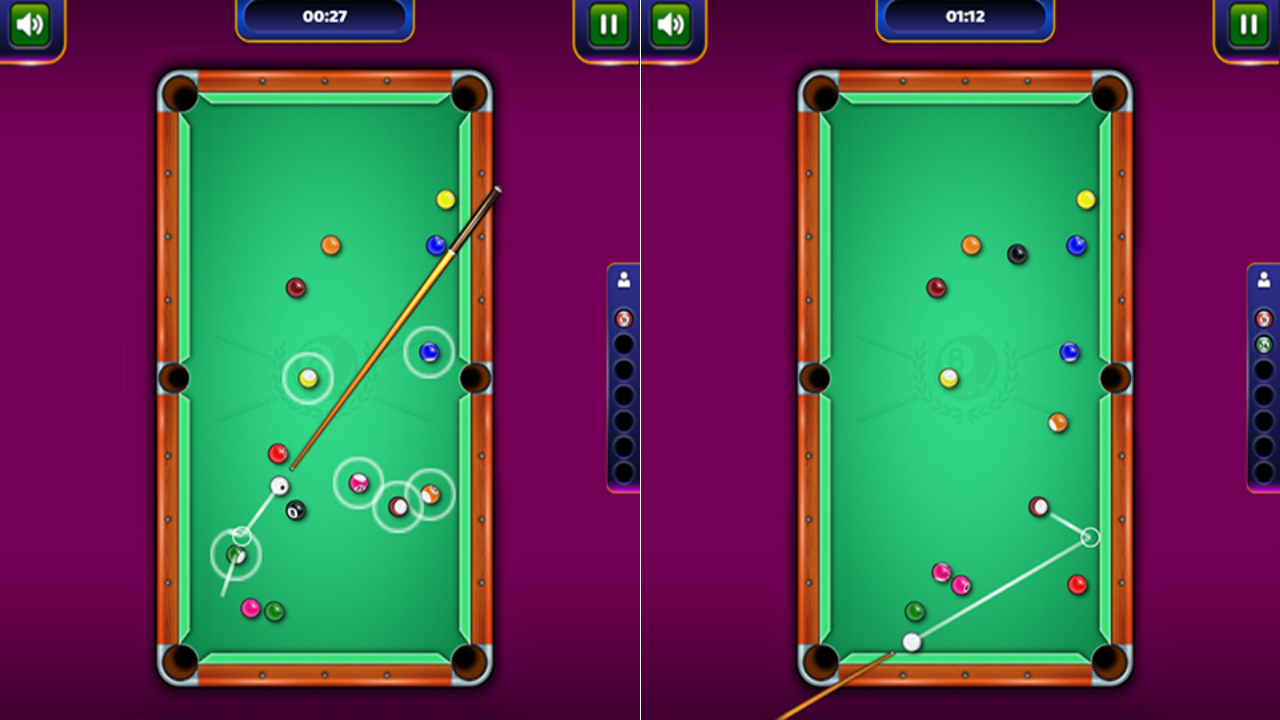Click the pocketed red striped ball in right scoreboard
This screenshot has width=1280, height=720.
[x=1266, y=318]
